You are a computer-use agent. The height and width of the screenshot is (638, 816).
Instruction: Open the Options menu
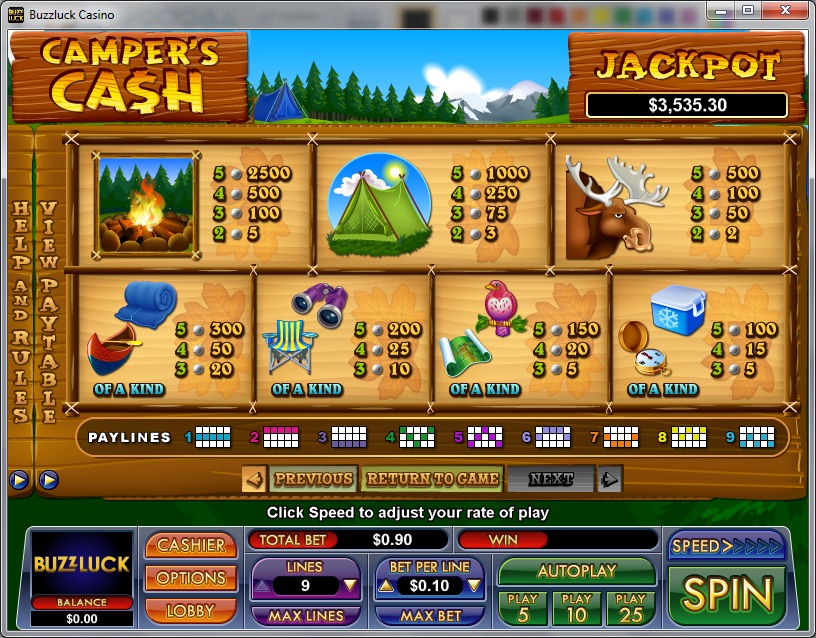191,578
